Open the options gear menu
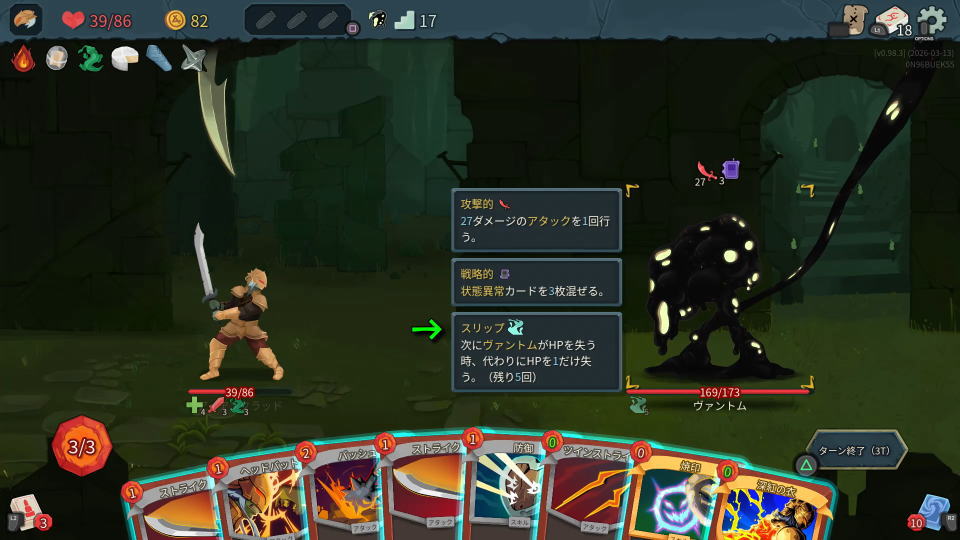The height and width of the screenshot is (540, 960). [932, 20]
